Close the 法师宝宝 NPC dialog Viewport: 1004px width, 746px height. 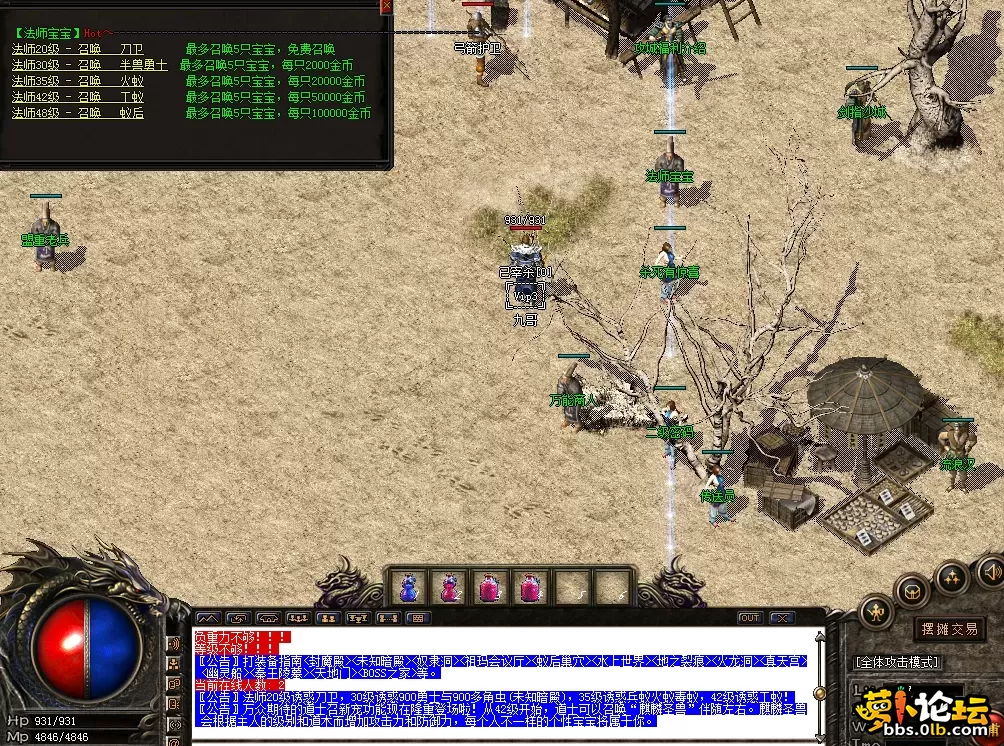[387, 6]
